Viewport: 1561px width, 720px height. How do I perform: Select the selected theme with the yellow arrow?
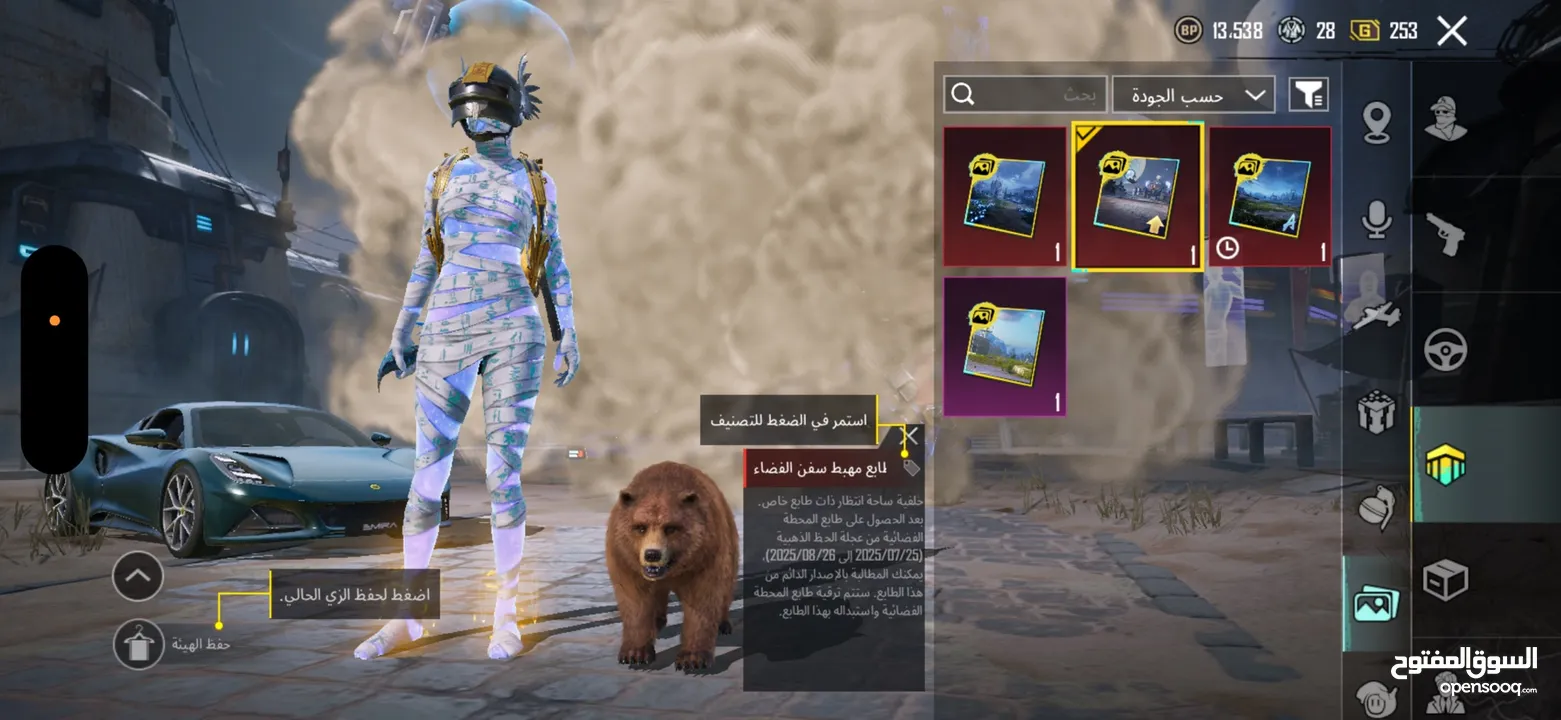pos(1137,197)
